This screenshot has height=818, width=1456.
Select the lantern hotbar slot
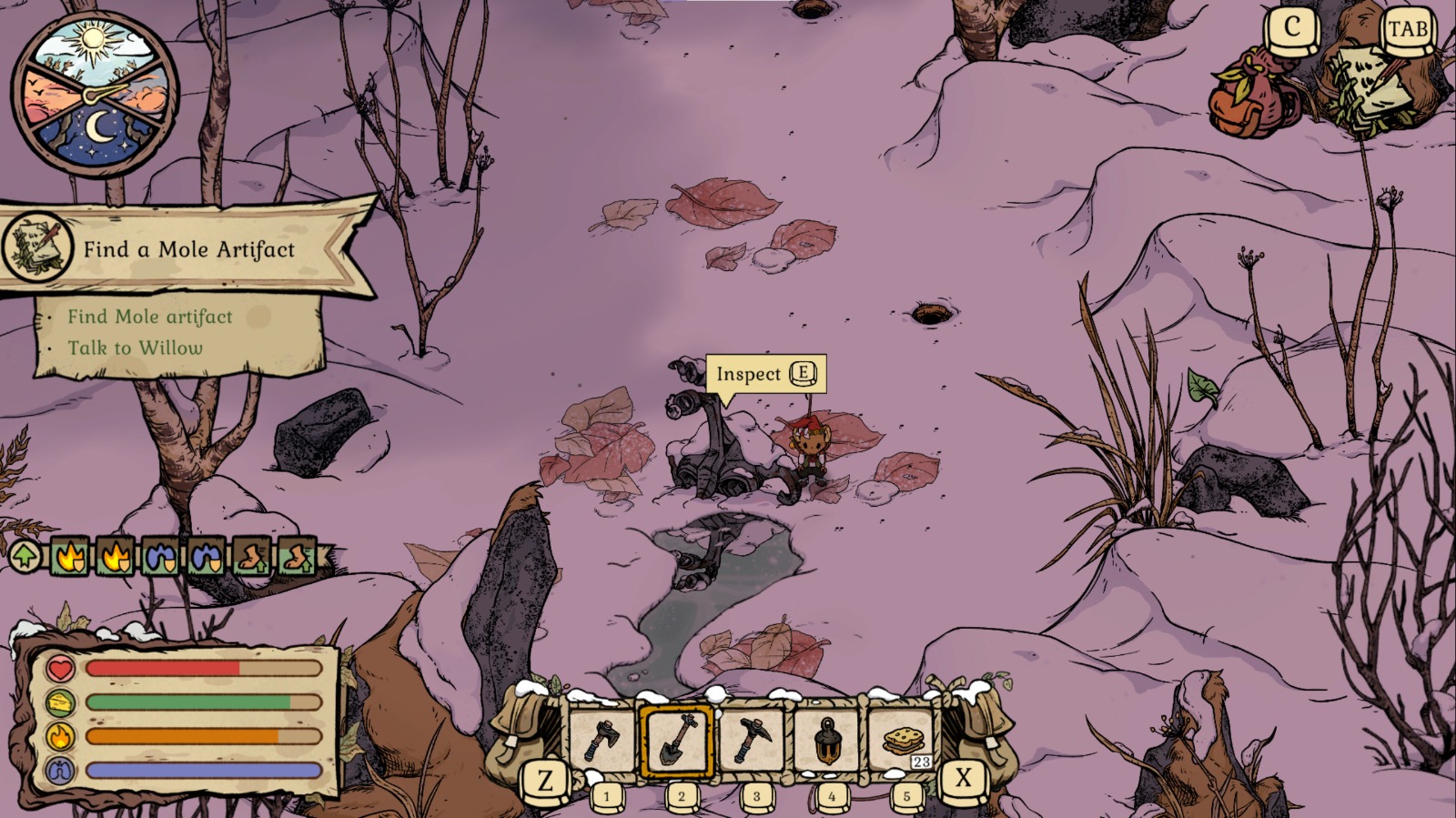point(826,741)
